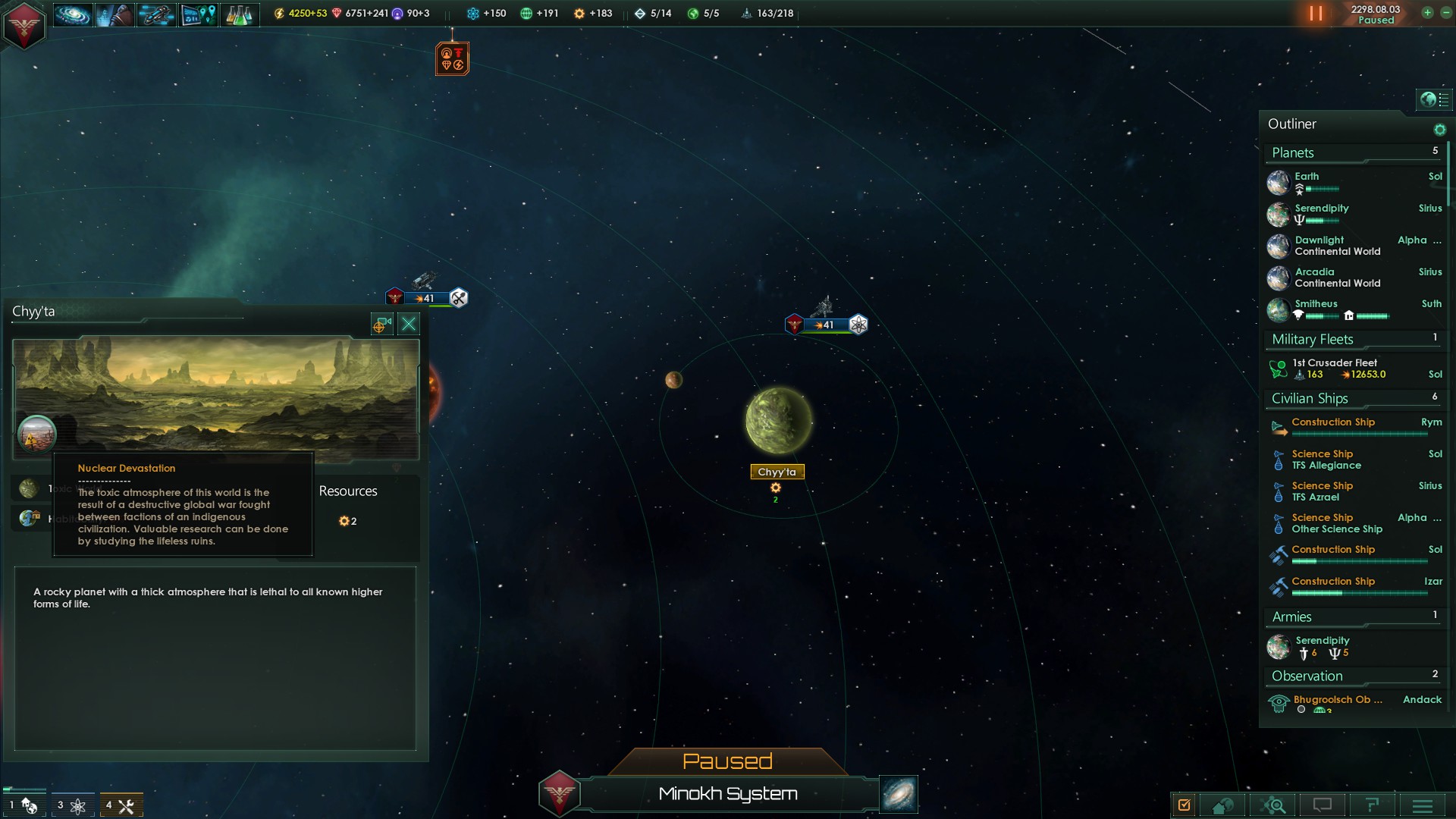
Task: Open the Outliner settings gear
Action: [1439, 130]
